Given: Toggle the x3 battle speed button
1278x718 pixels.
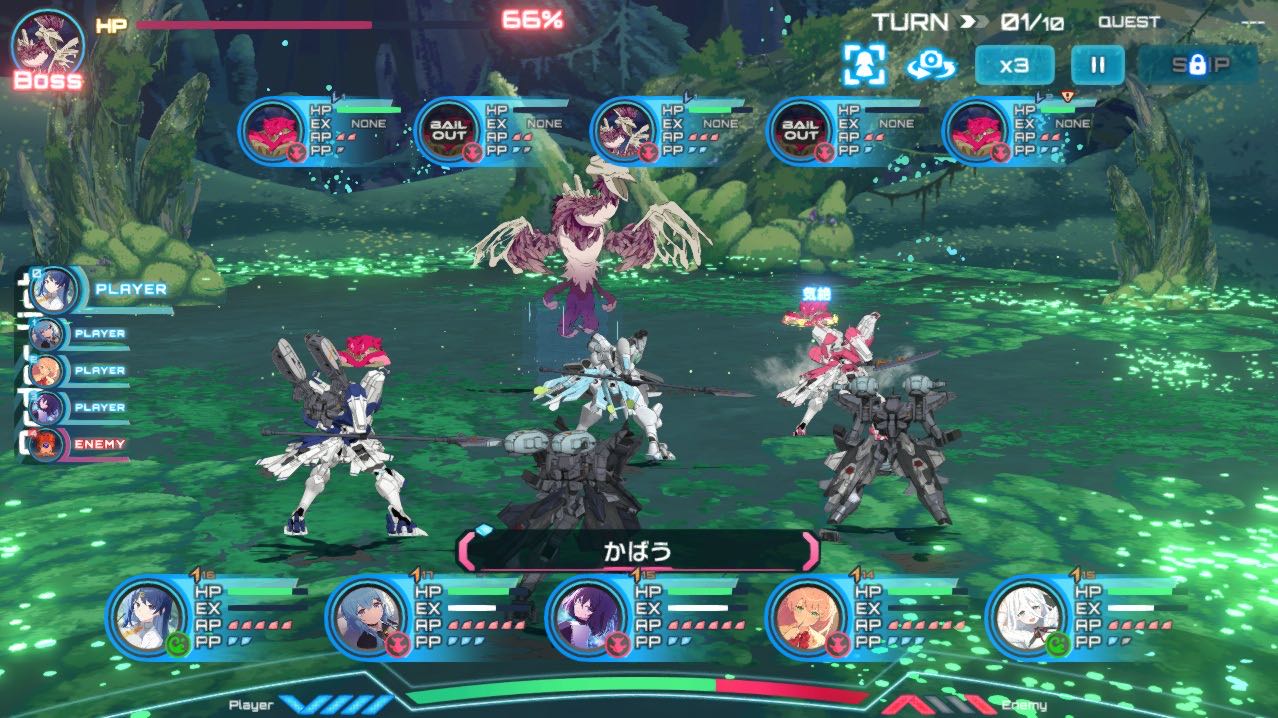Looking at the screenshot, I should click(x=1014, y=66).
